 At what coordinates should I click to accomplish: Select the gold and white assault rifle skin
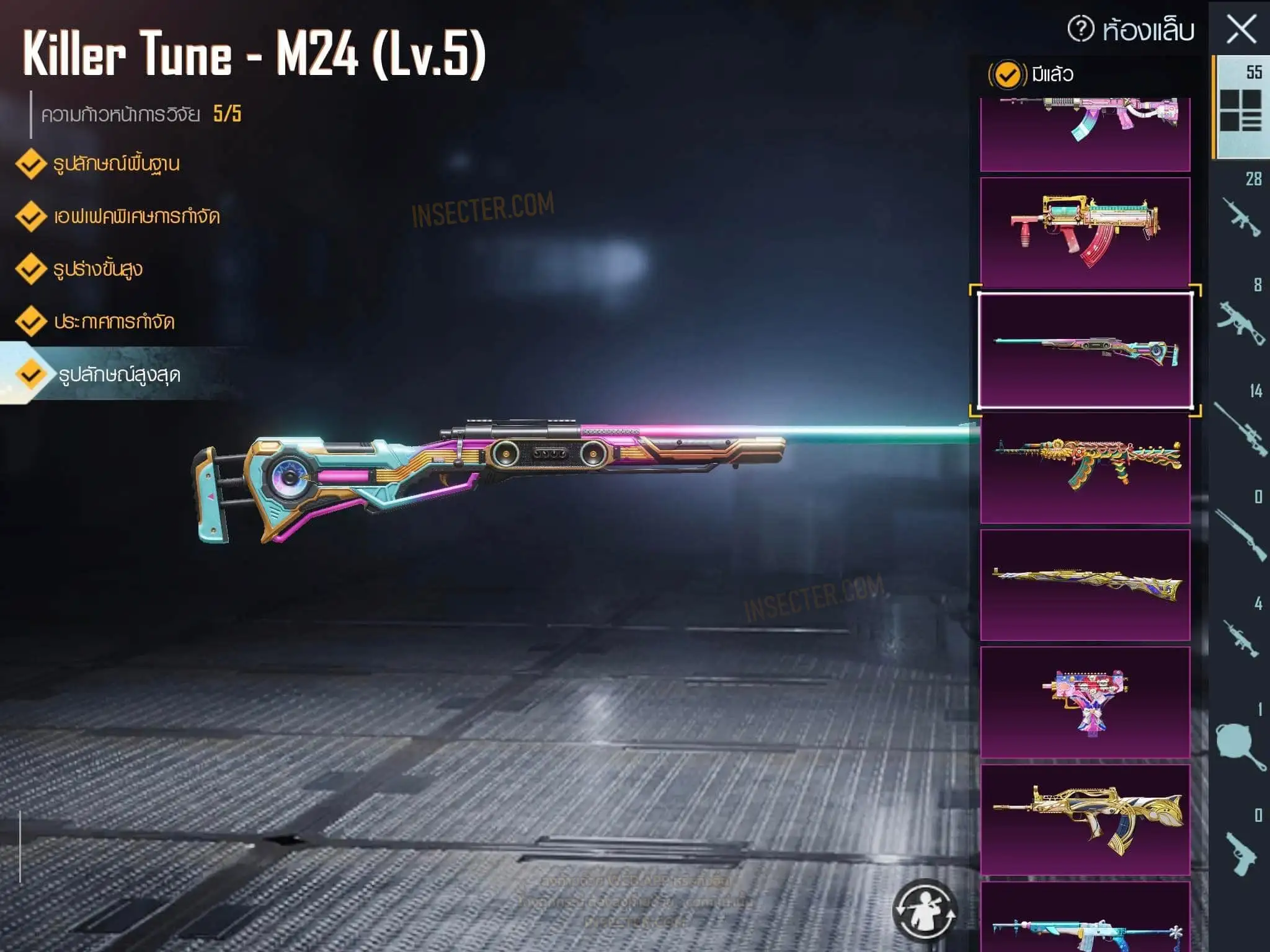[1085, 819]
